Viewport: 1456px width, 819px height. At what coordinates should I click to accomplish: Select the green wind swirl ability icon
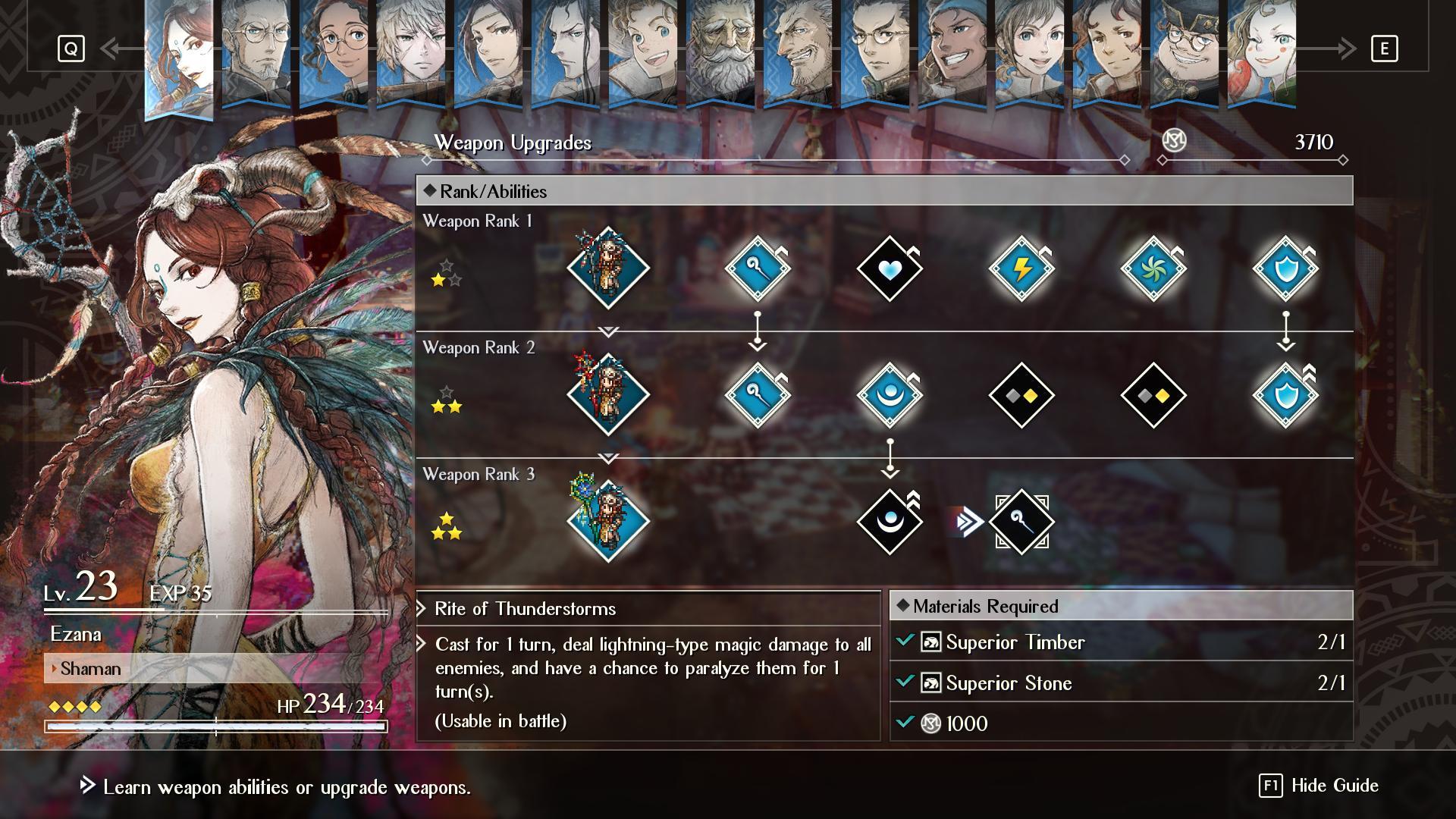pyautogui.click(x=1153, y=268)
